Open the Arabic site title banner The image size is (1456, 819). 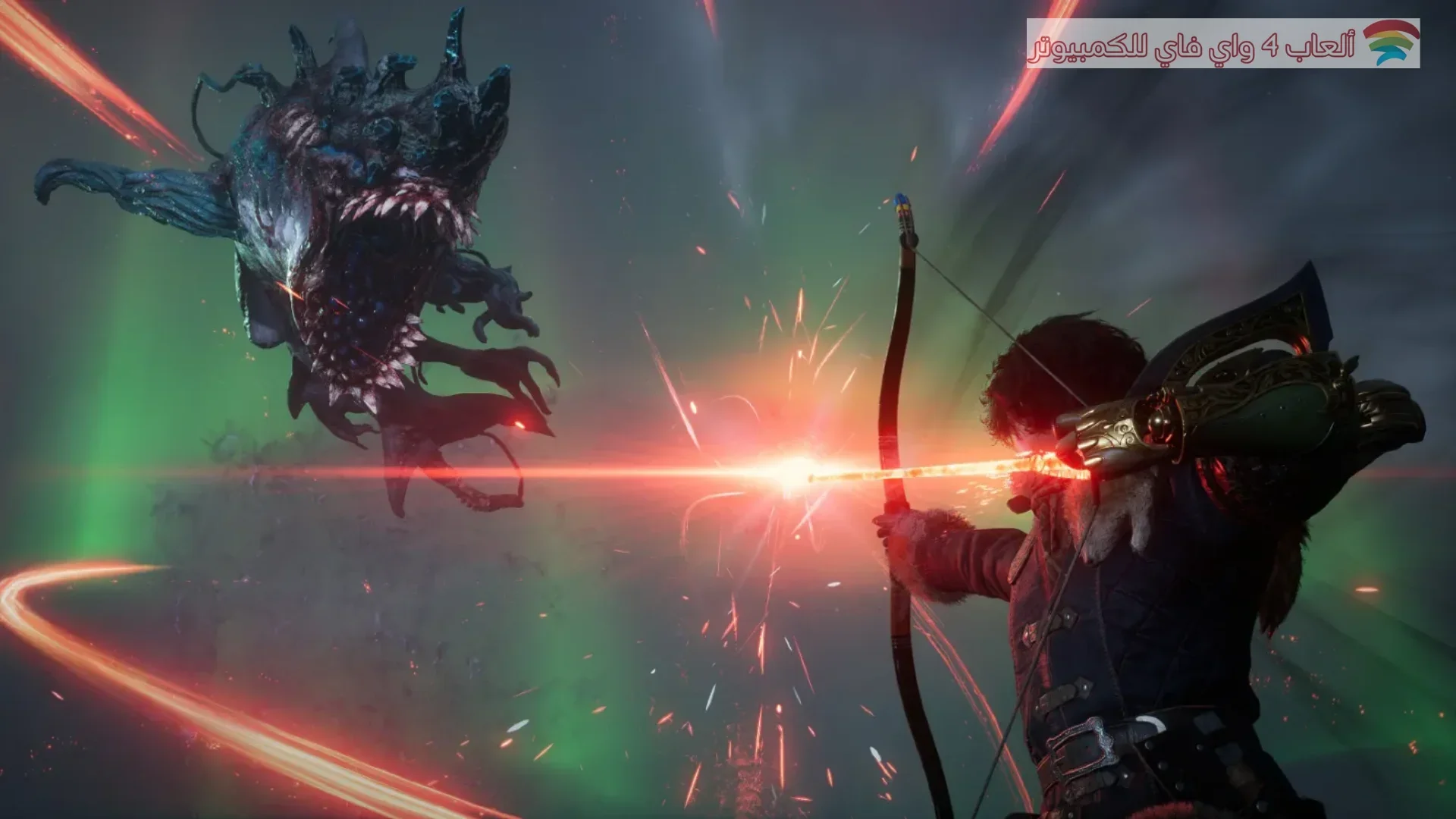1192,45
